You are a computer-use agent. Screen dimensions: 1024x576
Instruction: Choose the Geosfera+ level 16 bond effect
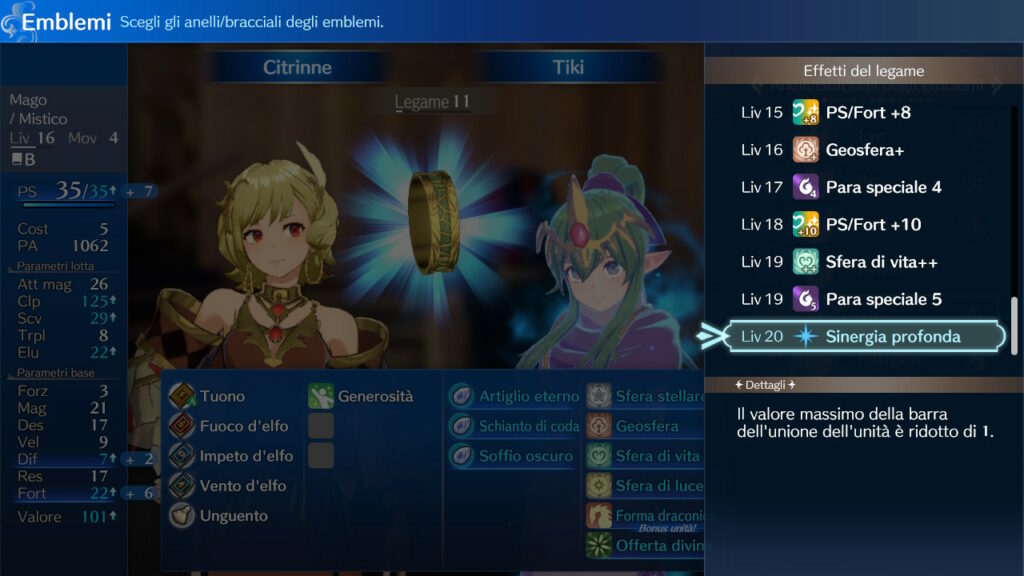coord(865,150)
